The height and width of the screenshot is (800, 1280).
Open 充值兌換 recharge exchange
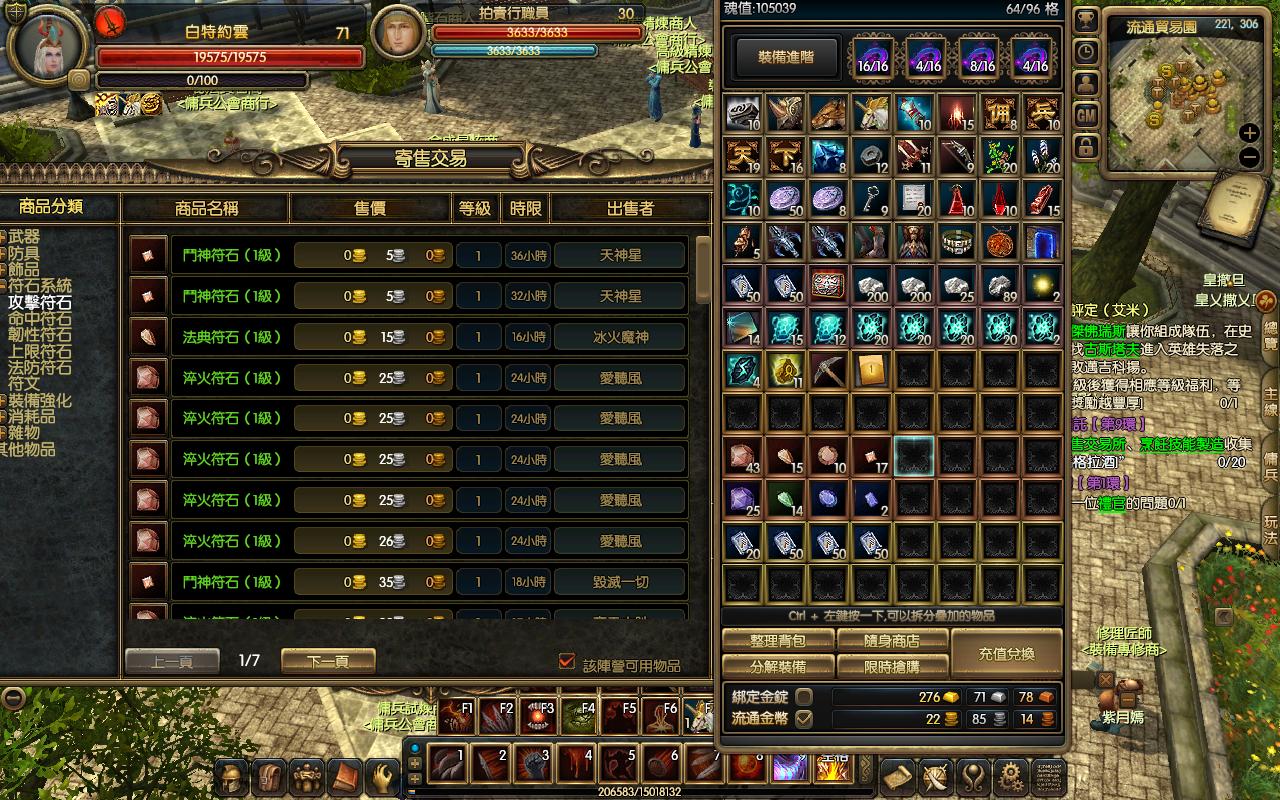click(1006, 654)
